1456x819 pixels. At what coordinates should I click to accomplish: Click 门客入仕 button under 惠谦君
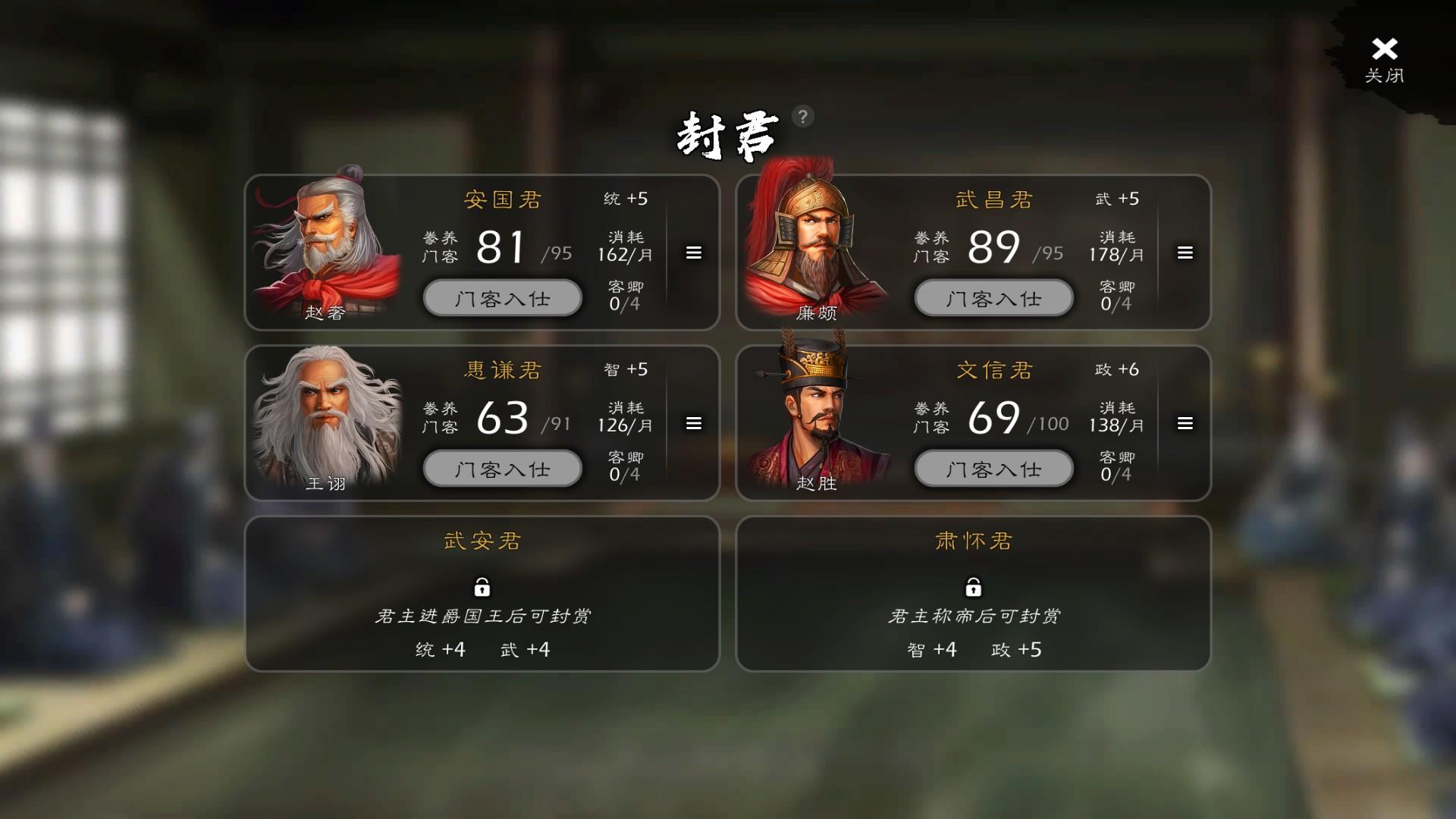(502, 469)
